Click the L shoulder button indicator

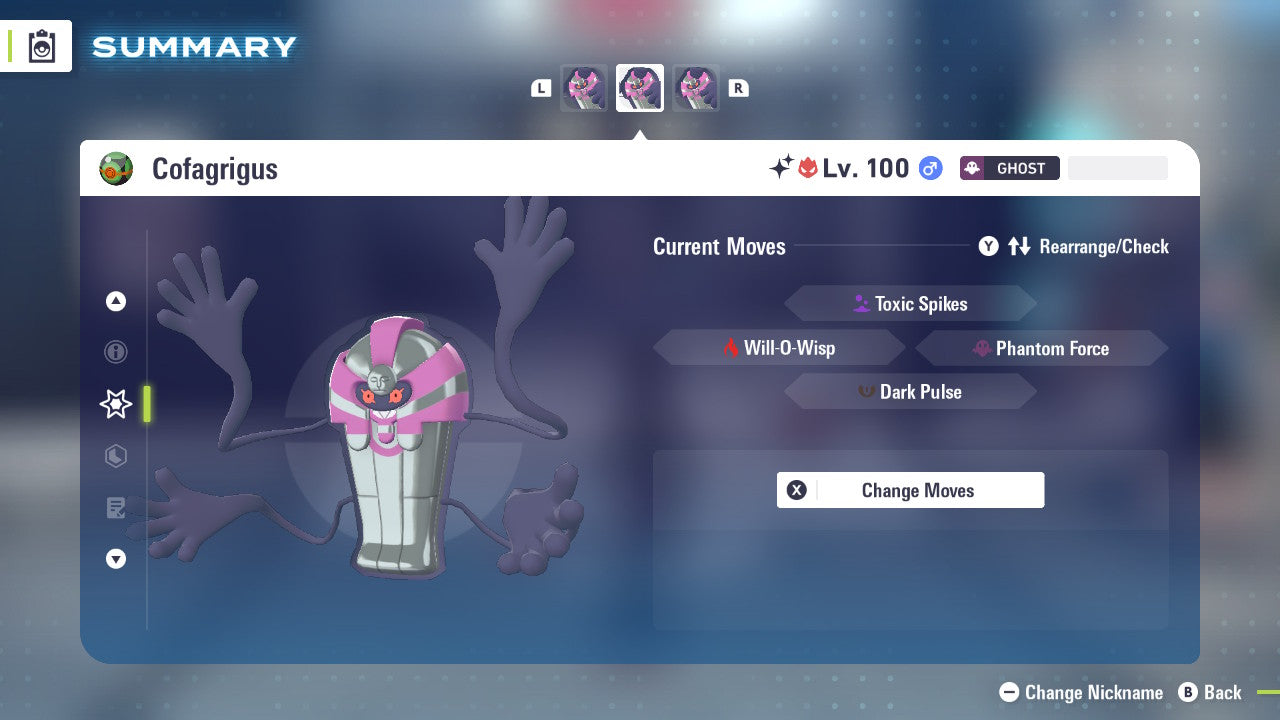coord(541,88)
